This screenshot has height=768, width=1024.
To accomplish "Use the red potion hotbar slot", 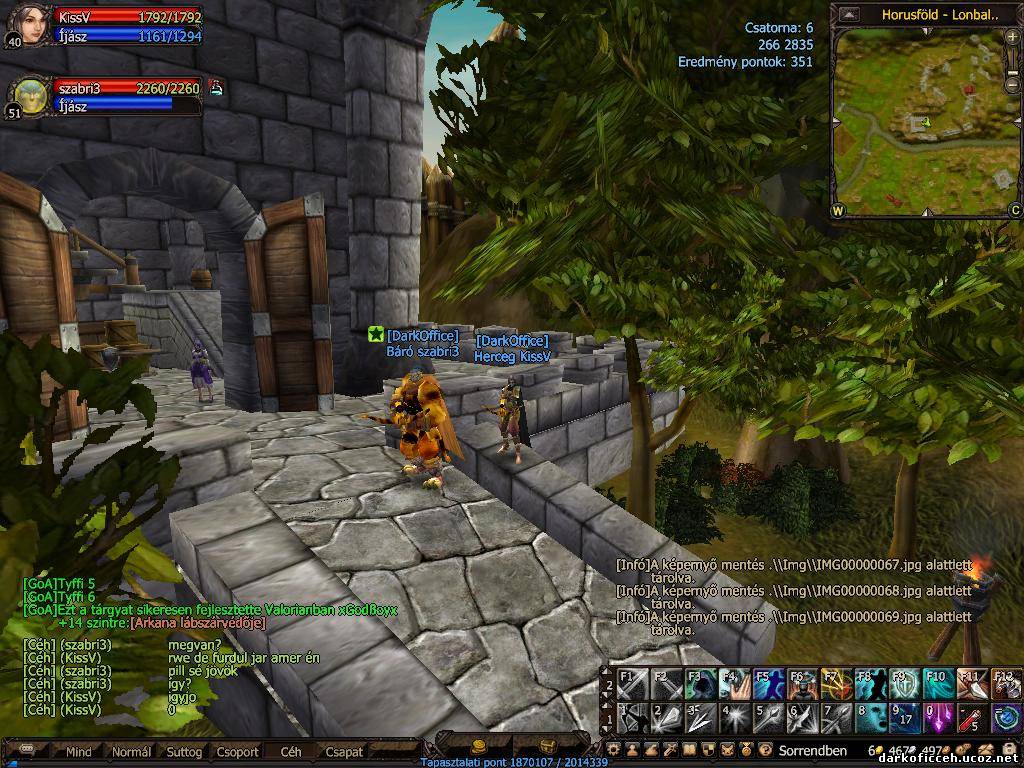I will (971, 718).
